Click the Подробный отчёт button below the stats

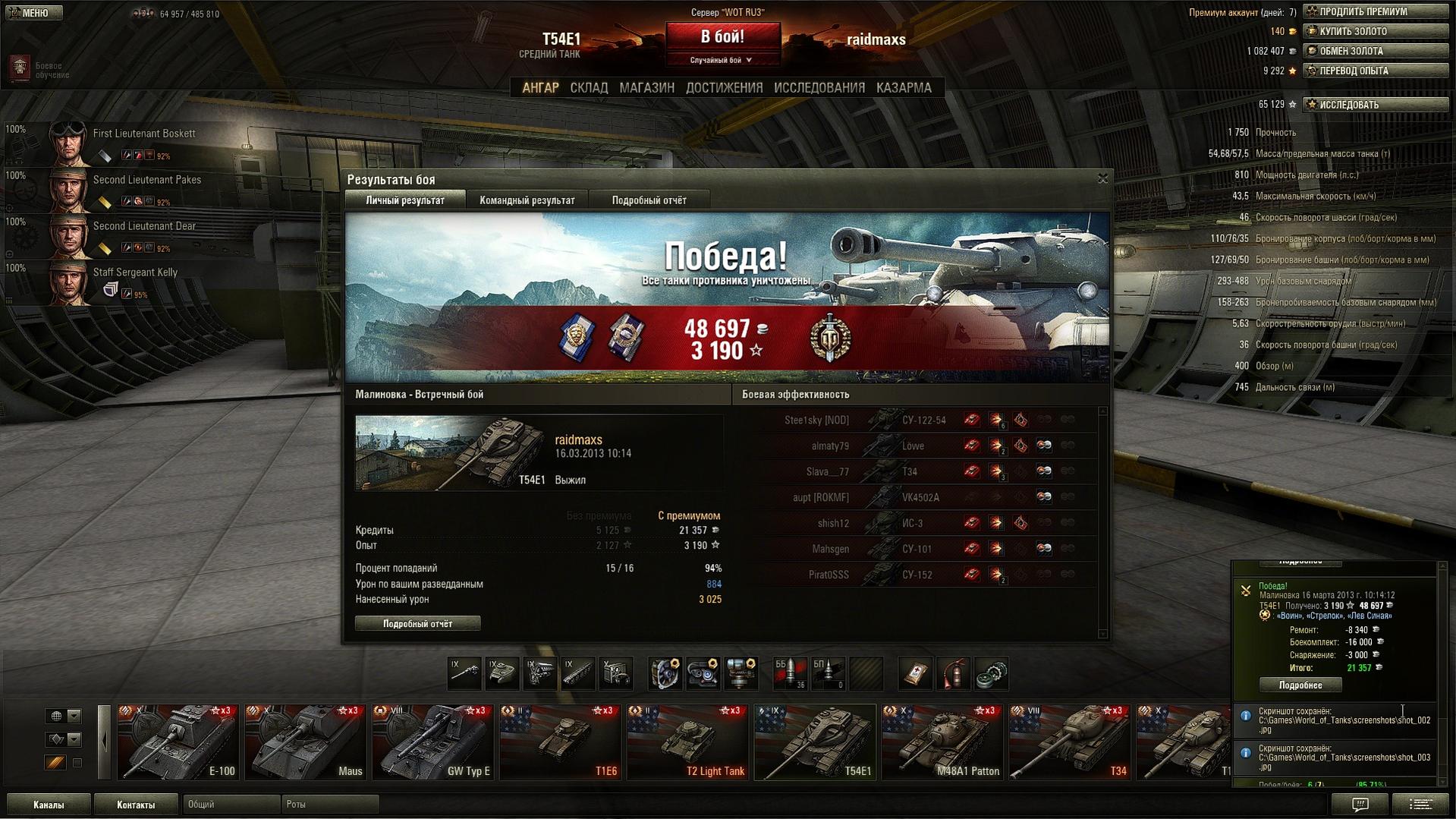pyautogui.click(x=417, y=624)
